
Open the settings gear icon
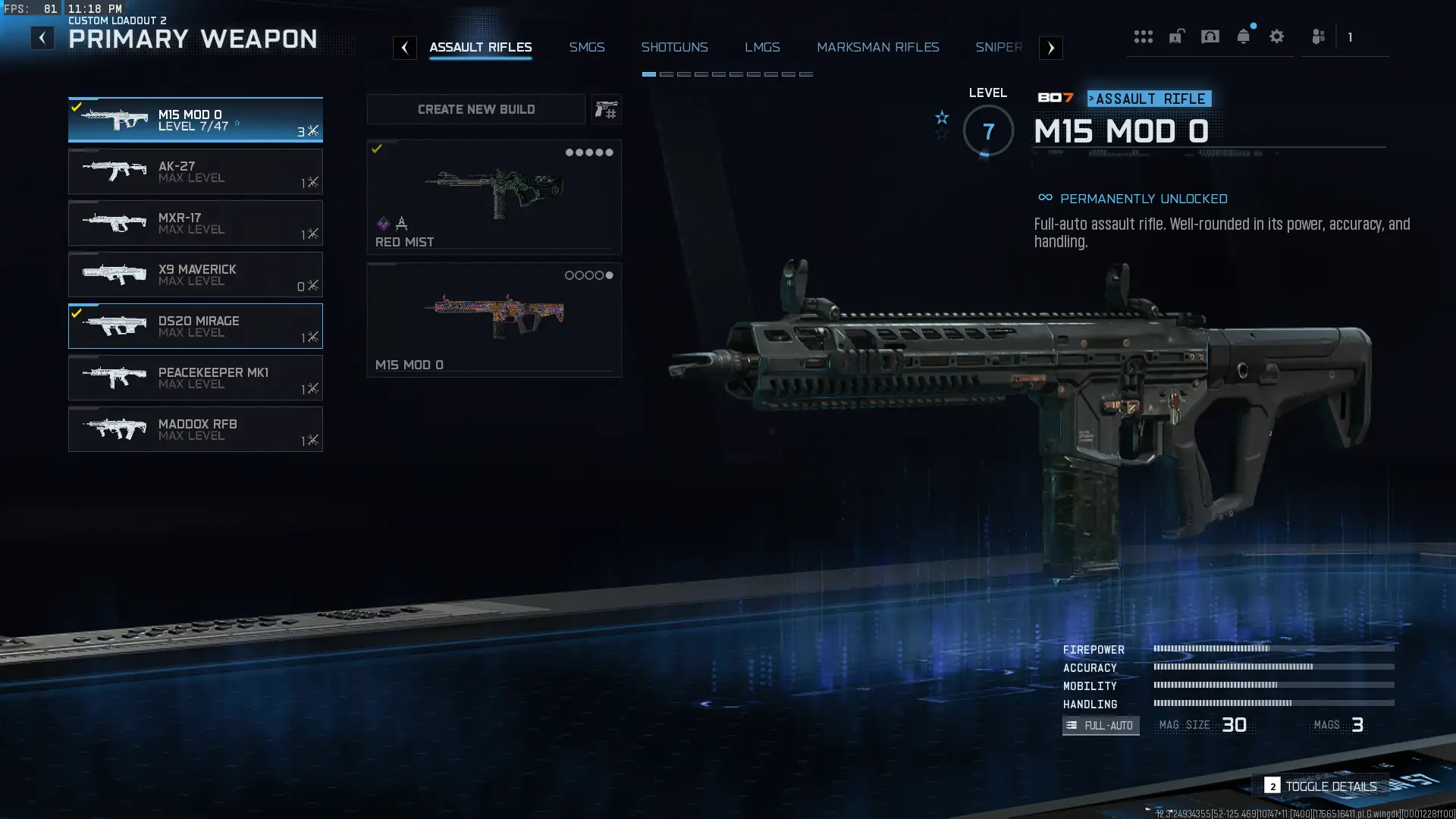point(1278,36)
